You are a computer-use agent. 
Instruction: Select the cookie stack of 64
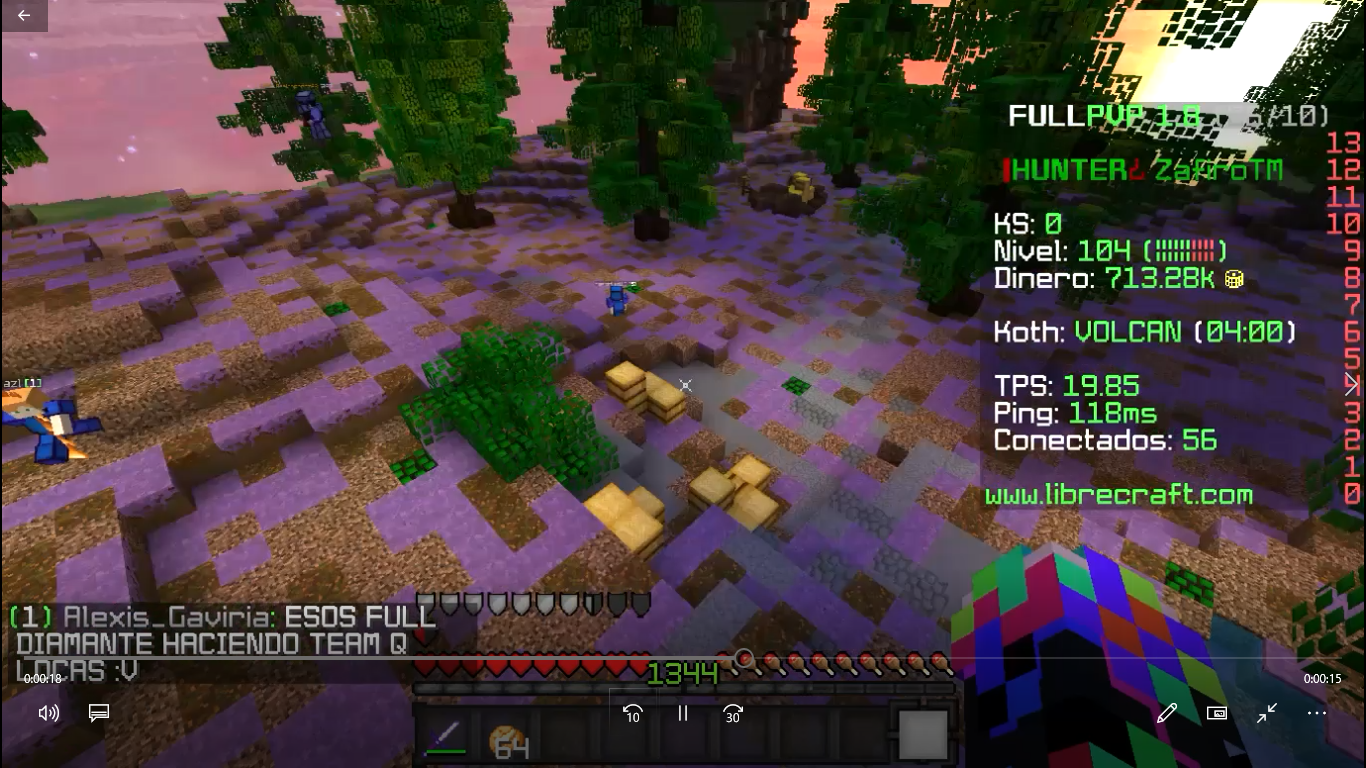point(508,740)
